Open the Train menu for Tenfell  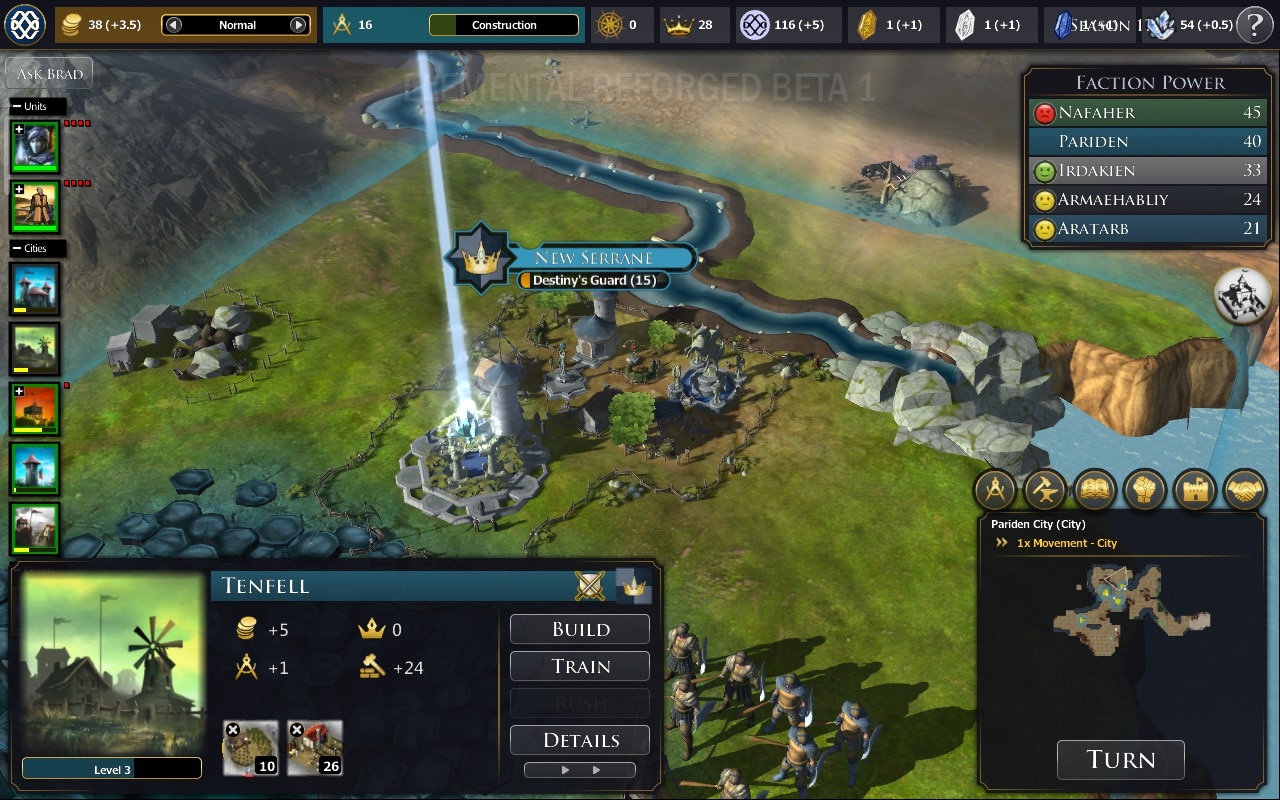click(x=580, y=666)
